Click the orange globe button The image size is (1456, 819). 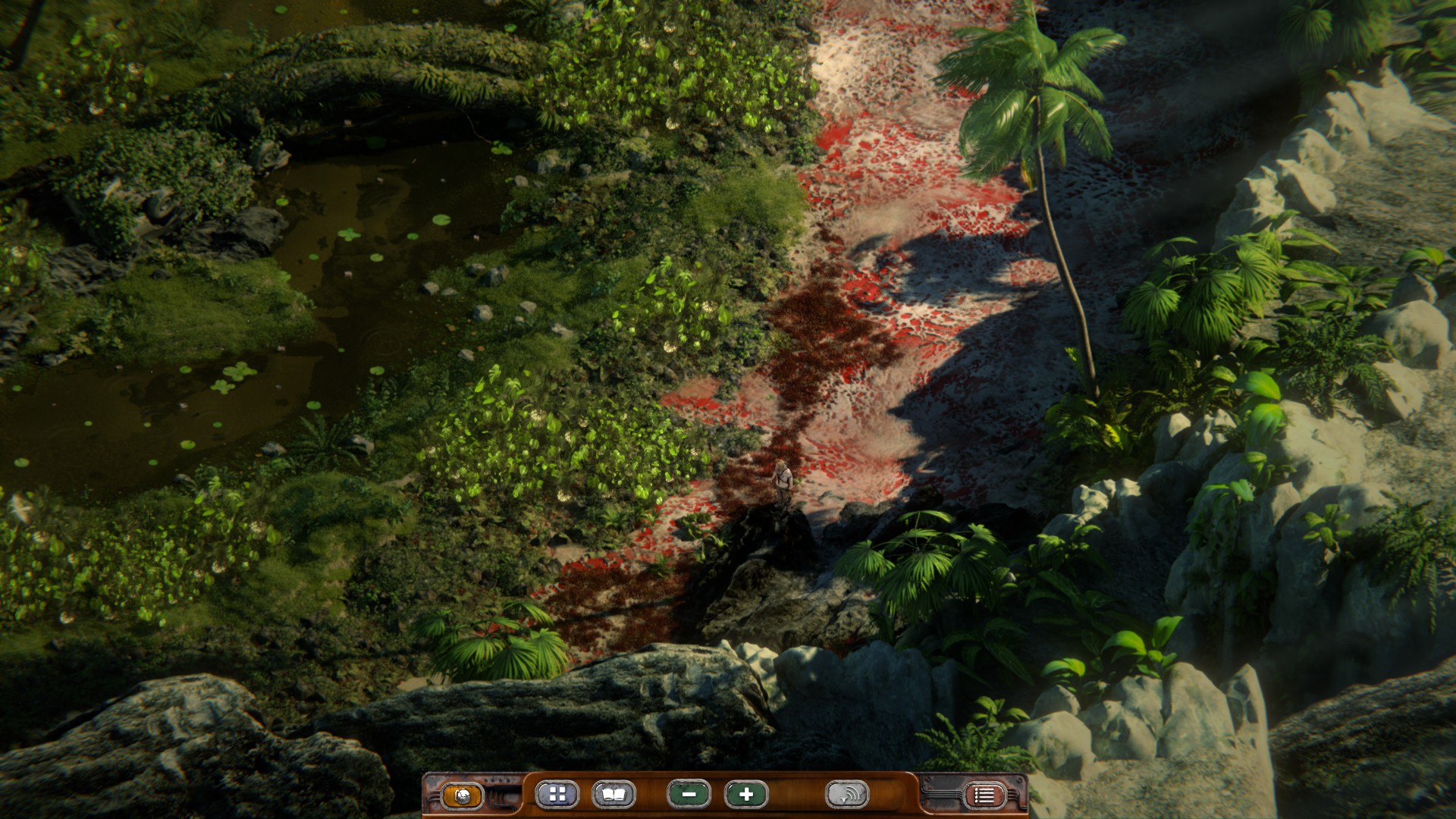pos(462,795)
